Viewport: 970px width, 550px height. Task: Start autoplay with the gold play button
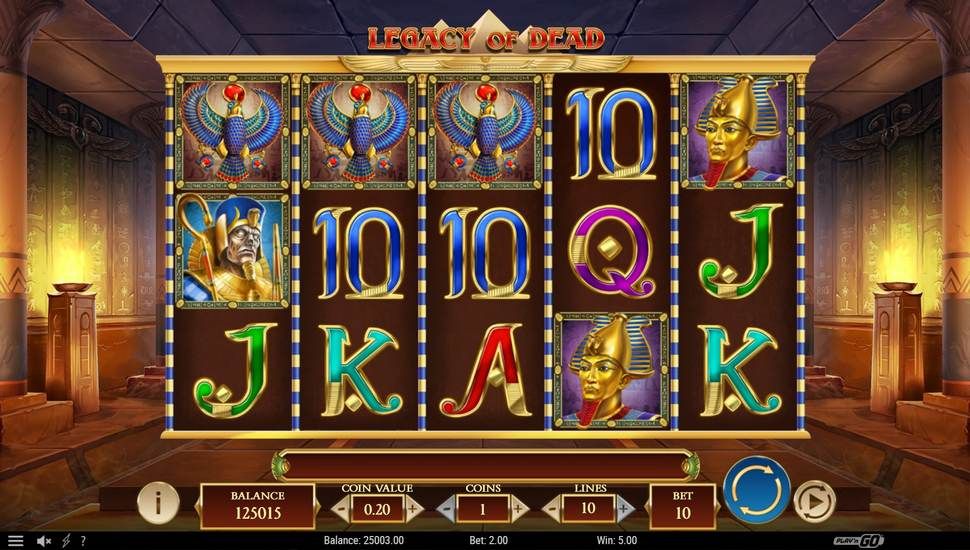point(814,499)
